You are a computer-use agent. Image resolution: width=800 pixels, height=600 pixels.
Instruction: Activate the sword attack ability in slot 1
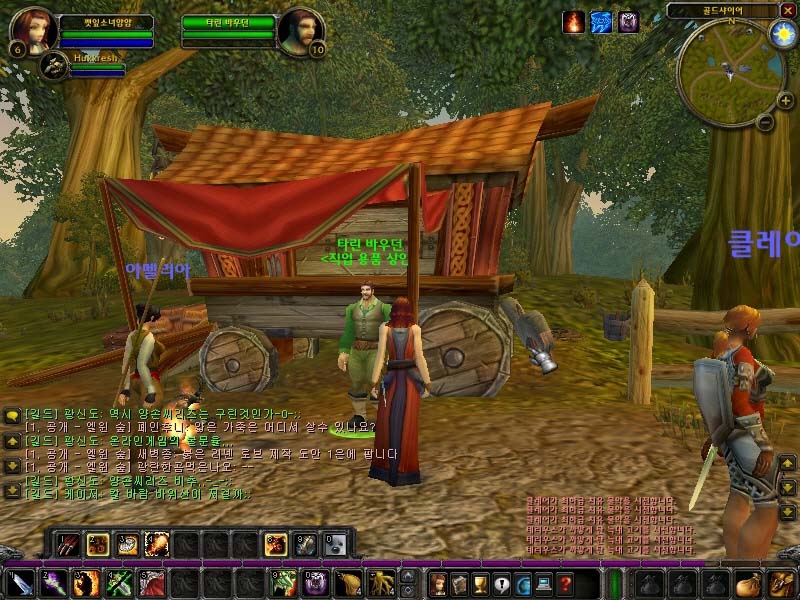click(x=20, y=583)
